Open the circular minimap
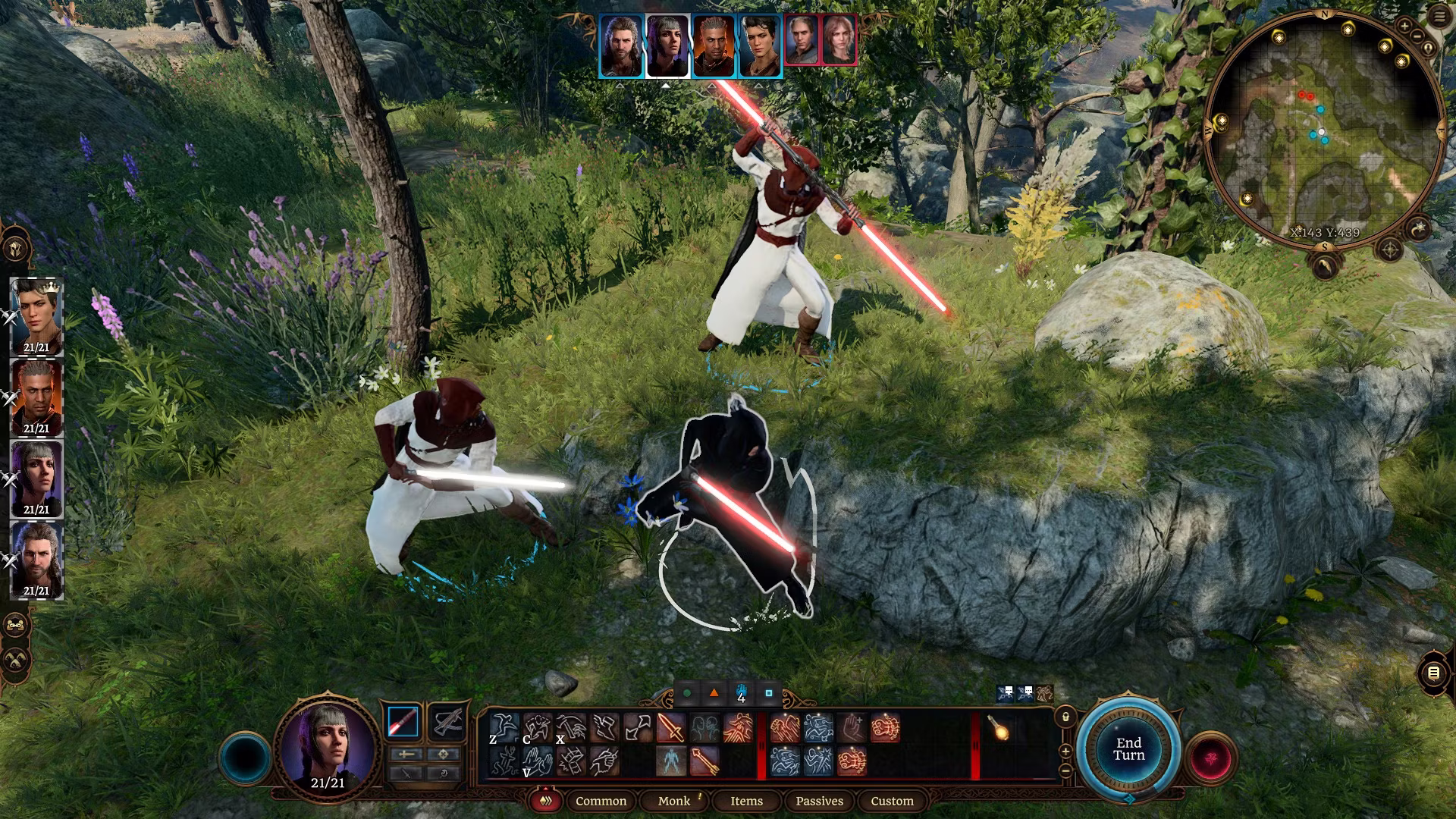Viewport: 1456px width, 819px height. pyautogui.click(x=1323, y=129)
